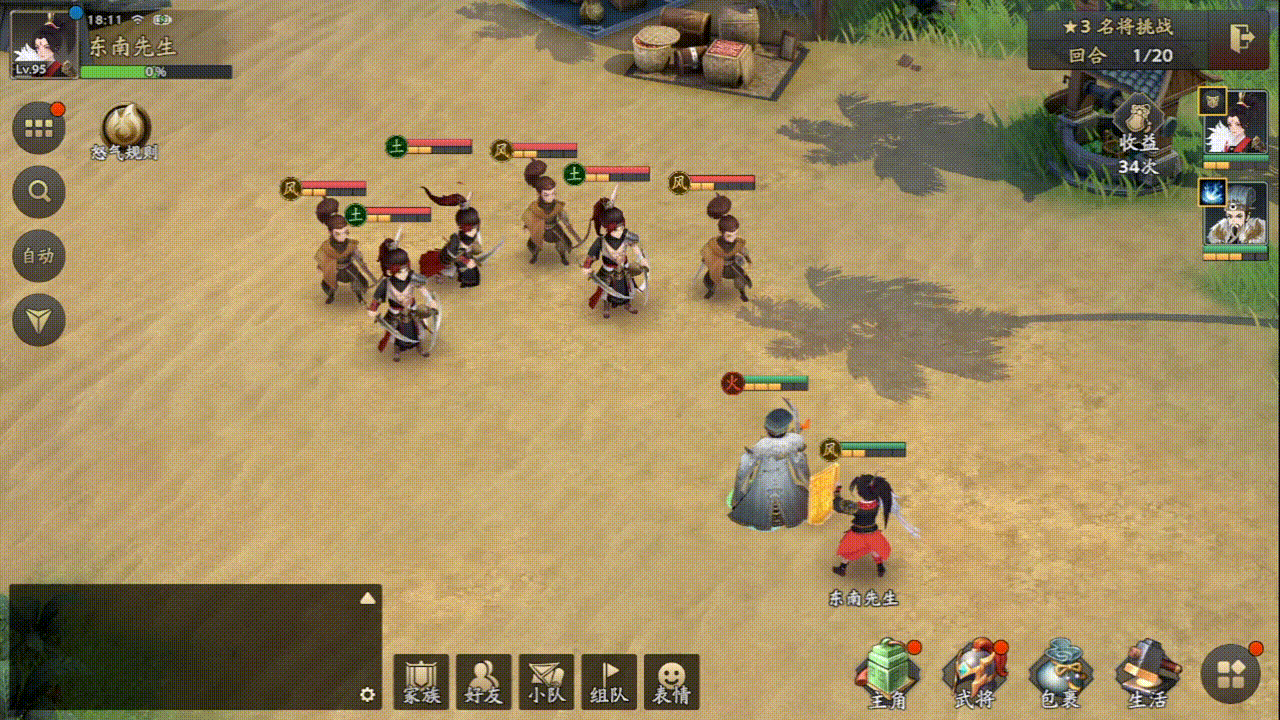The image size is (1280, 720).
Task: Click the magnifying glass search button
Action: click(x=39, y=192)
